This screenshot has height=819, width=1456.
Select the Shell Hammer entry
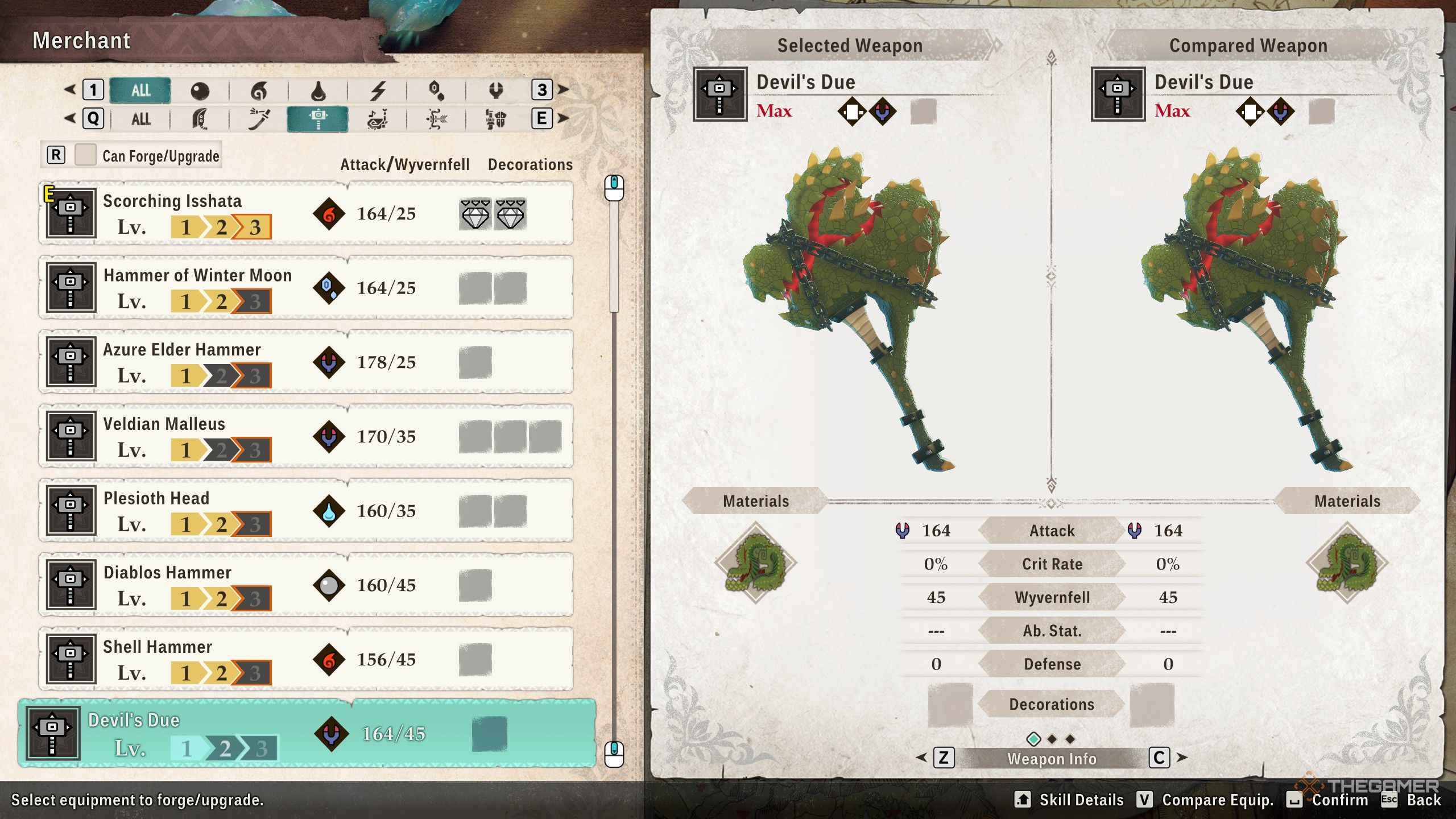coord(306,660)
